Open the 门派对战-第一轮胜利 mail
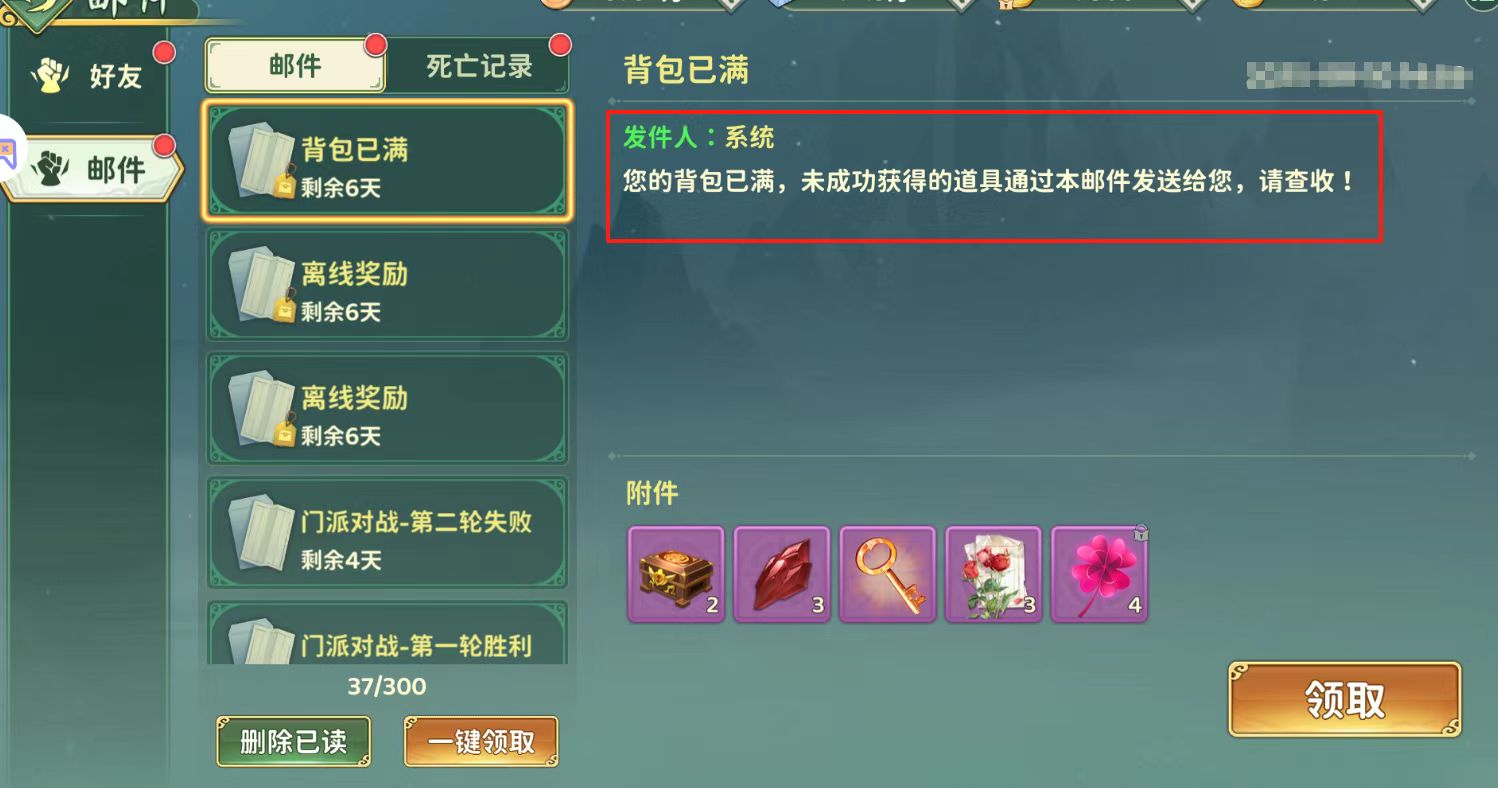 click(387, 635)
